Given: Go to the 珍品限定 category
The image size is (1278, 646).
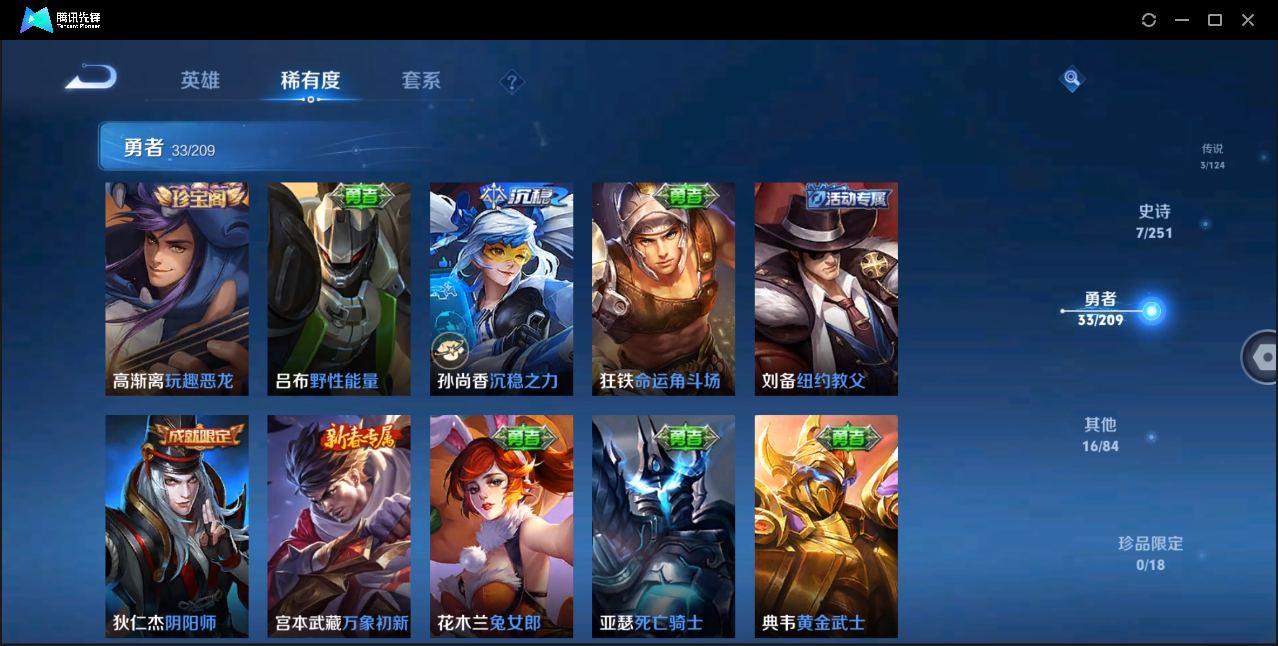Looking at the screenshot, I should [x=1150, y=553].
